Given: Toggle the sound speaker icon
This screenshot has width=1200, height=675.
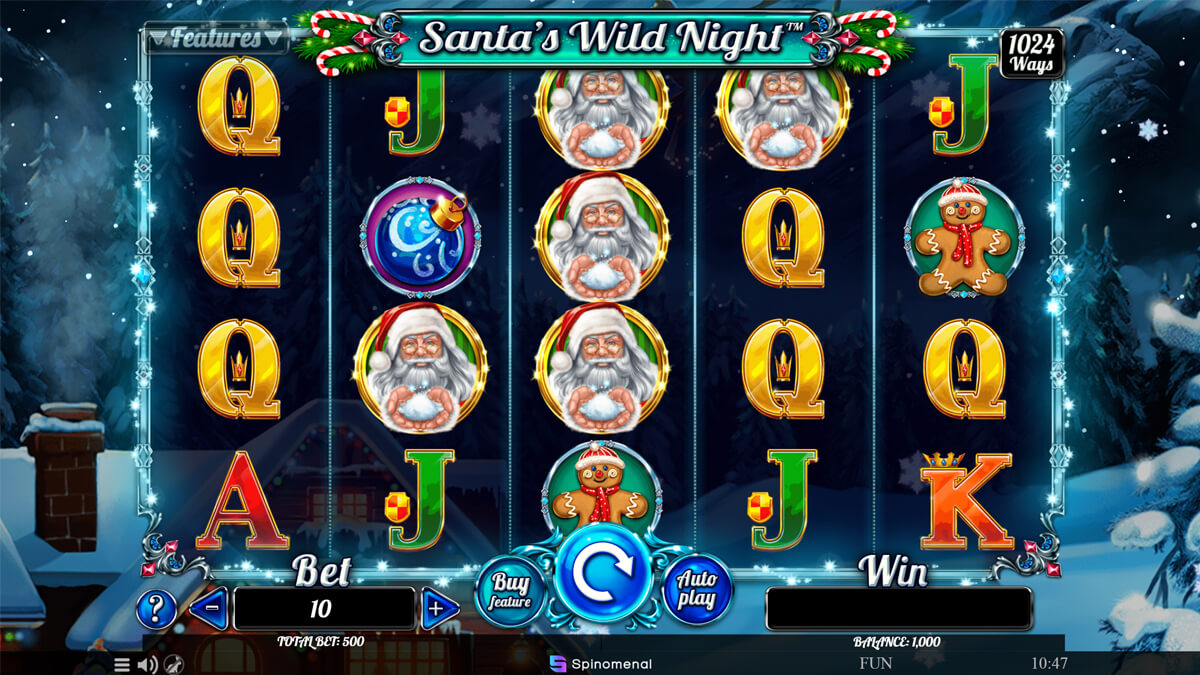Looking at the screenshot, I should pyautogui.click(x=147, y=664).
